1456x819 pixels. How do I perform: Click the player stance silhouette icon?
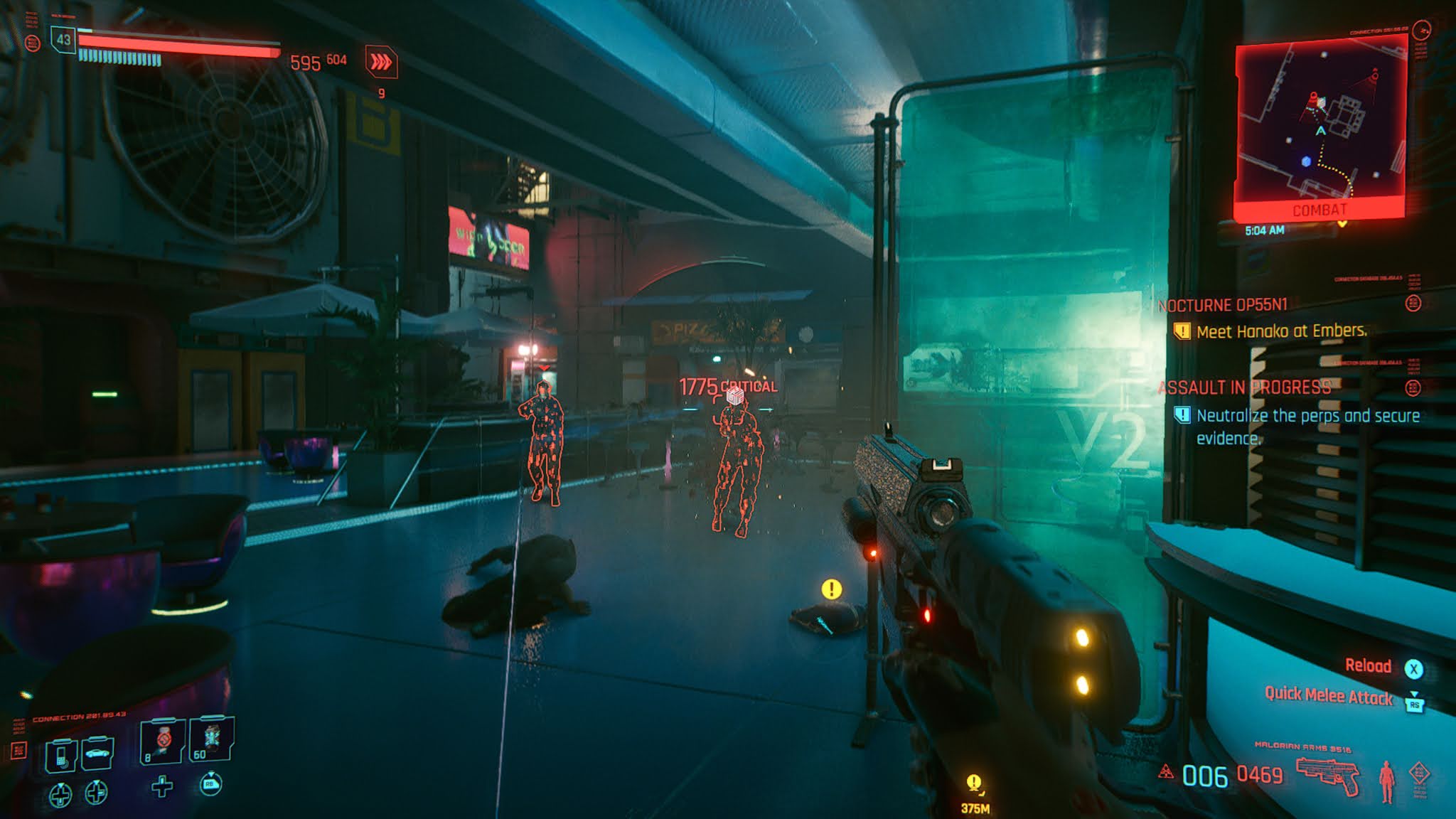pyautogui.click(x=1386, y=780)
